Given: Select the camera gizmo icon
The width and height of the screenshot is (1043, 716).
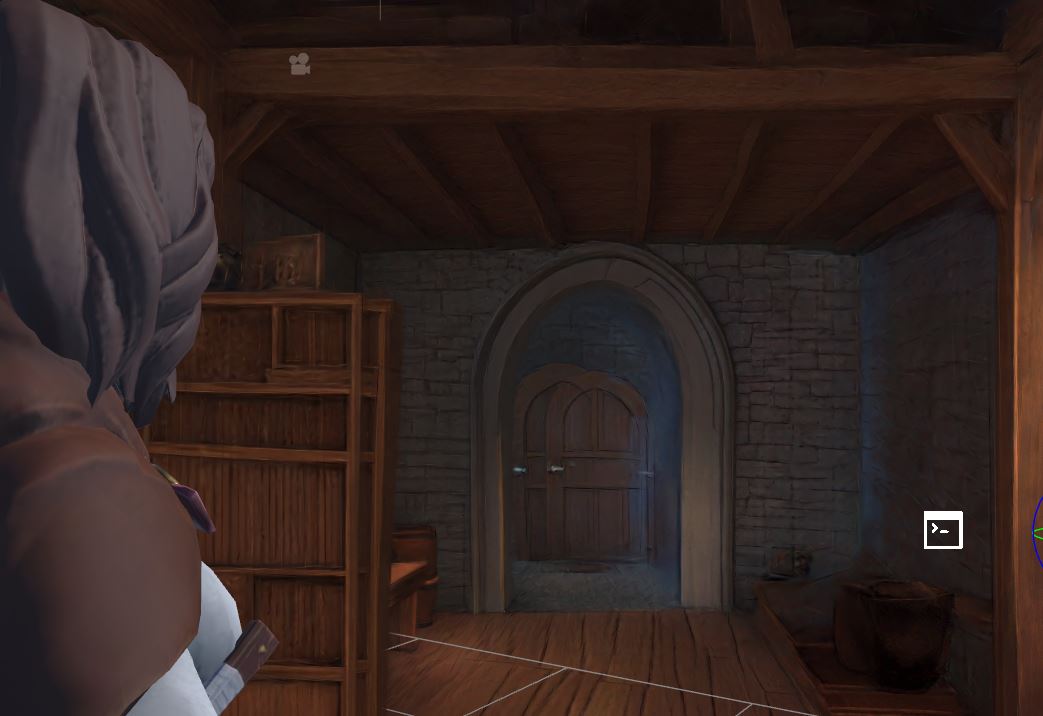Looking at the screenshot, I should [x=299, y=65].
